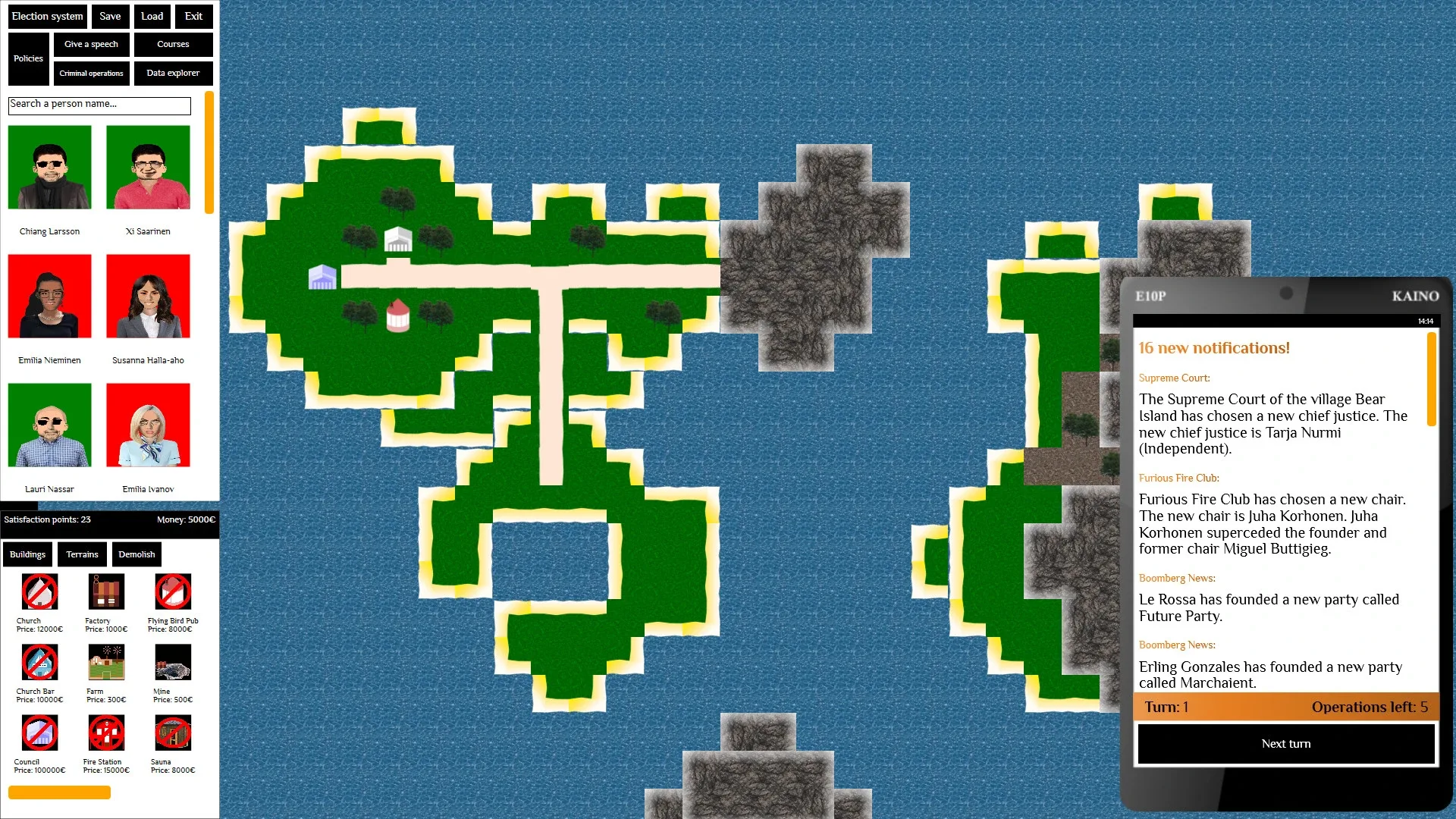
Task: Select the Mine building icon
Action: coord(174,662)
